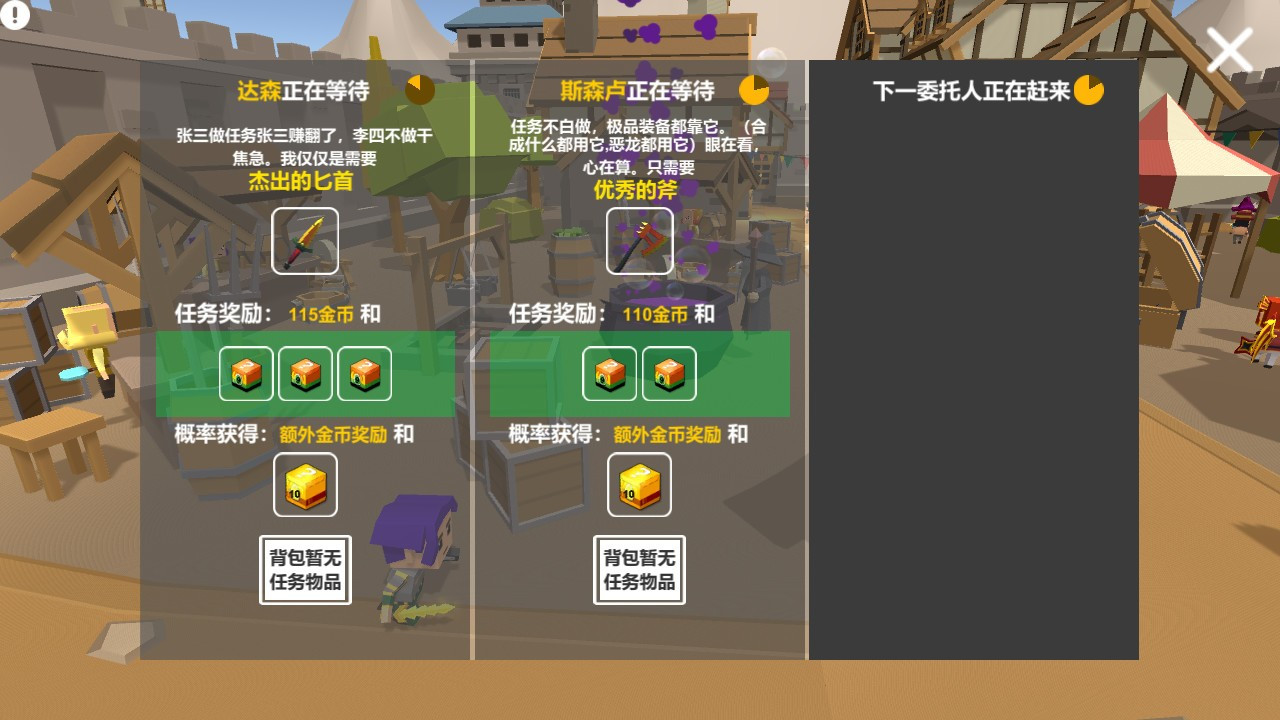Click the first reward crate in 斯森卢's quest
This screenshot has height=720, width=1280.
[609, 373]
